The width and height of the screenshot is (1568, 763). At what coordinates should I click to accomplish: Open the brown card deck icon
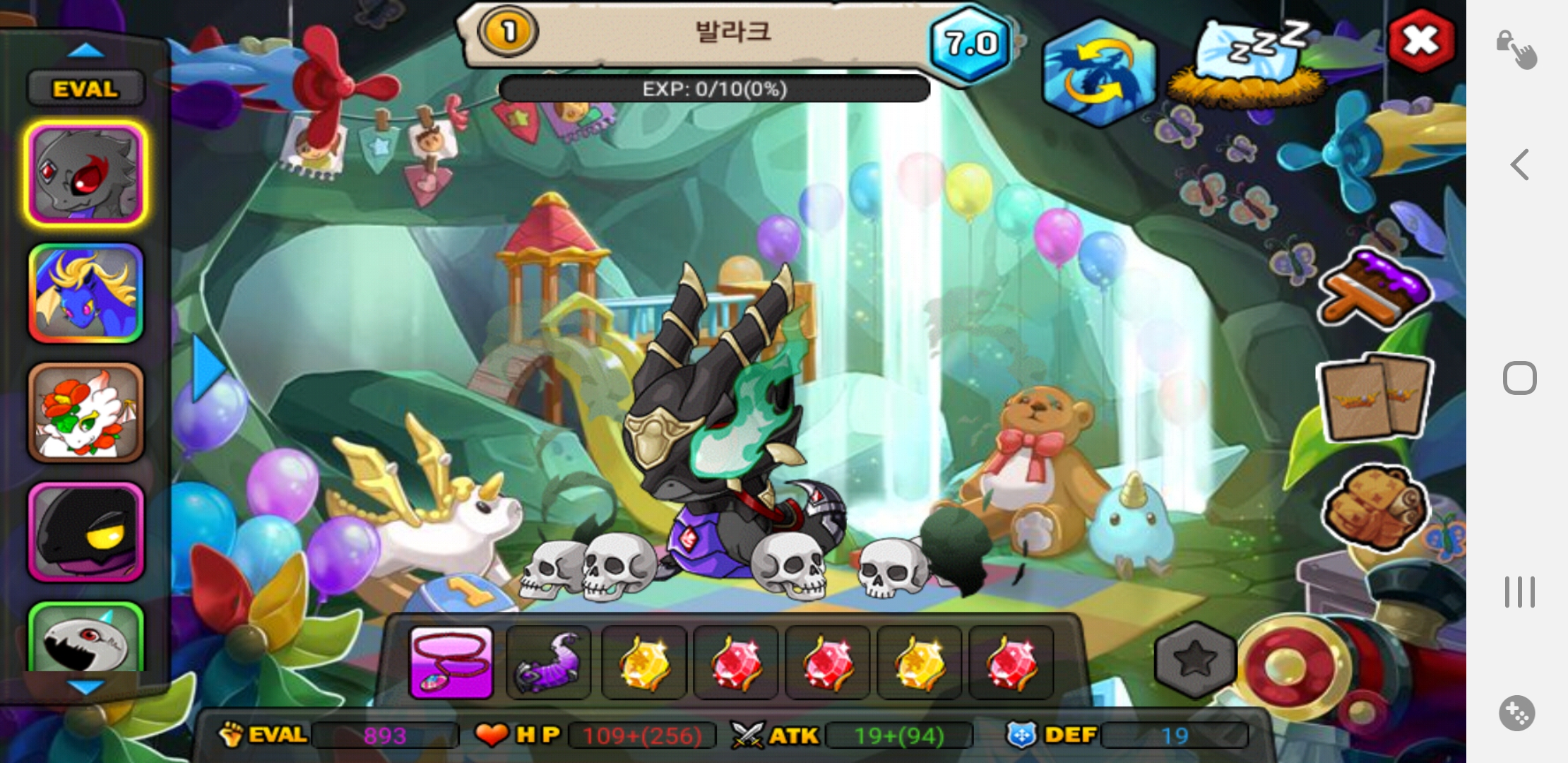(1376, 397)
